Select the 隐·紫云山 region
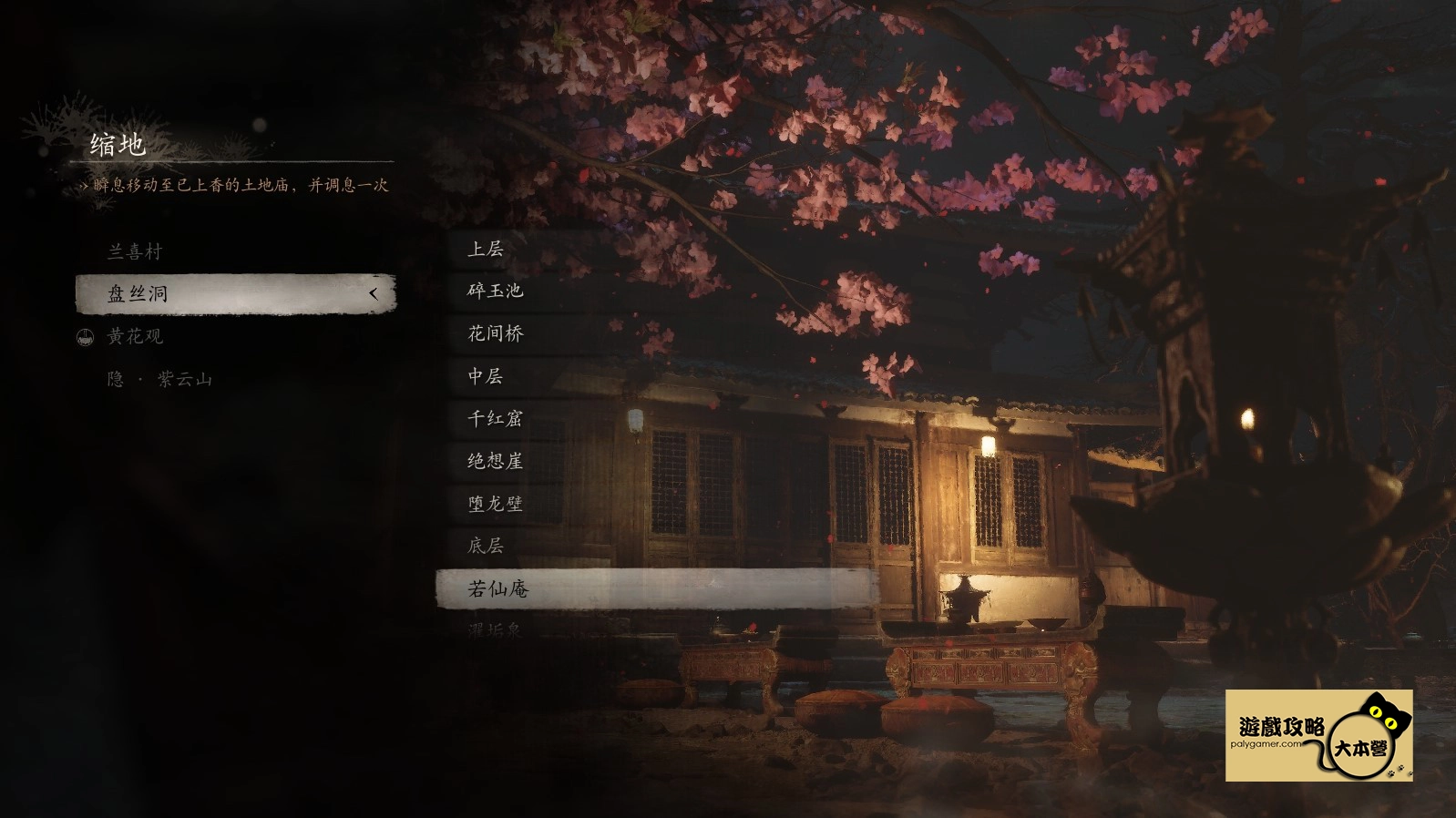 [x=159, y=379]
